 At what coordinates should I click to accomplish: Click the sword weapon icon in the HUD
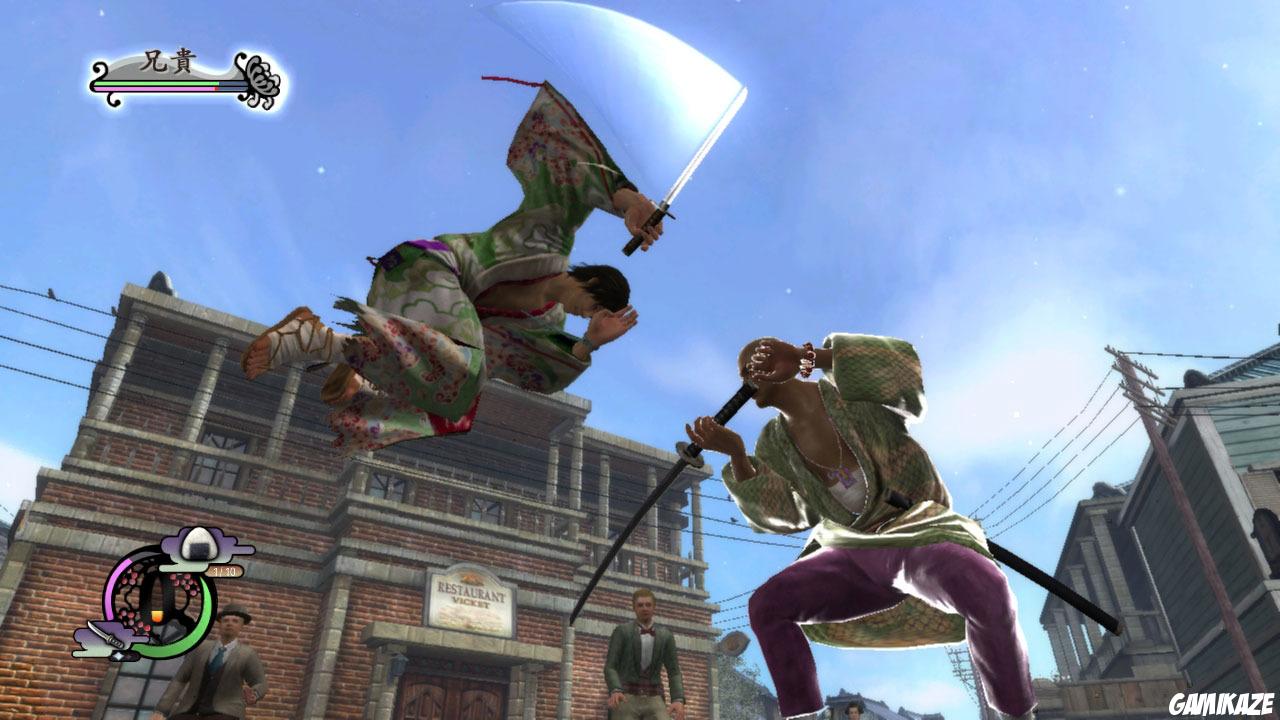[107, 635]
